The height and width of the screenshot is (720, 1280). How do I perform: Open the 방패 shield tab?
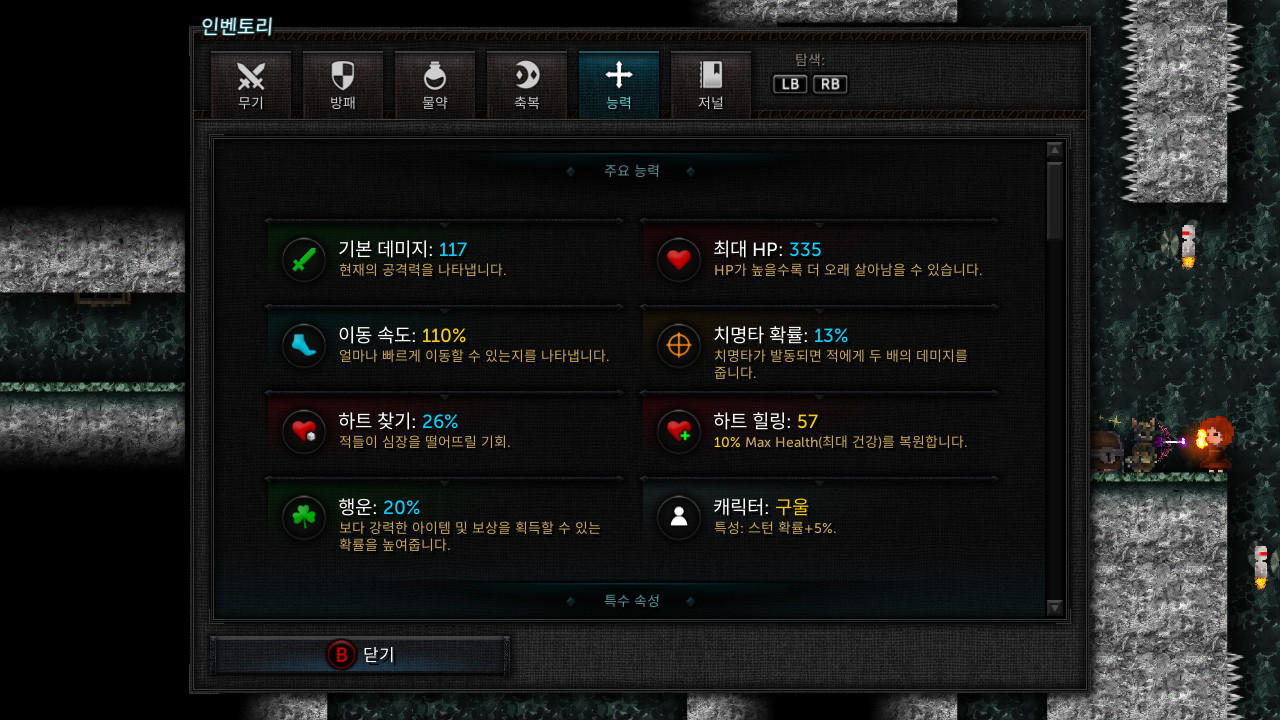[343, 84]
